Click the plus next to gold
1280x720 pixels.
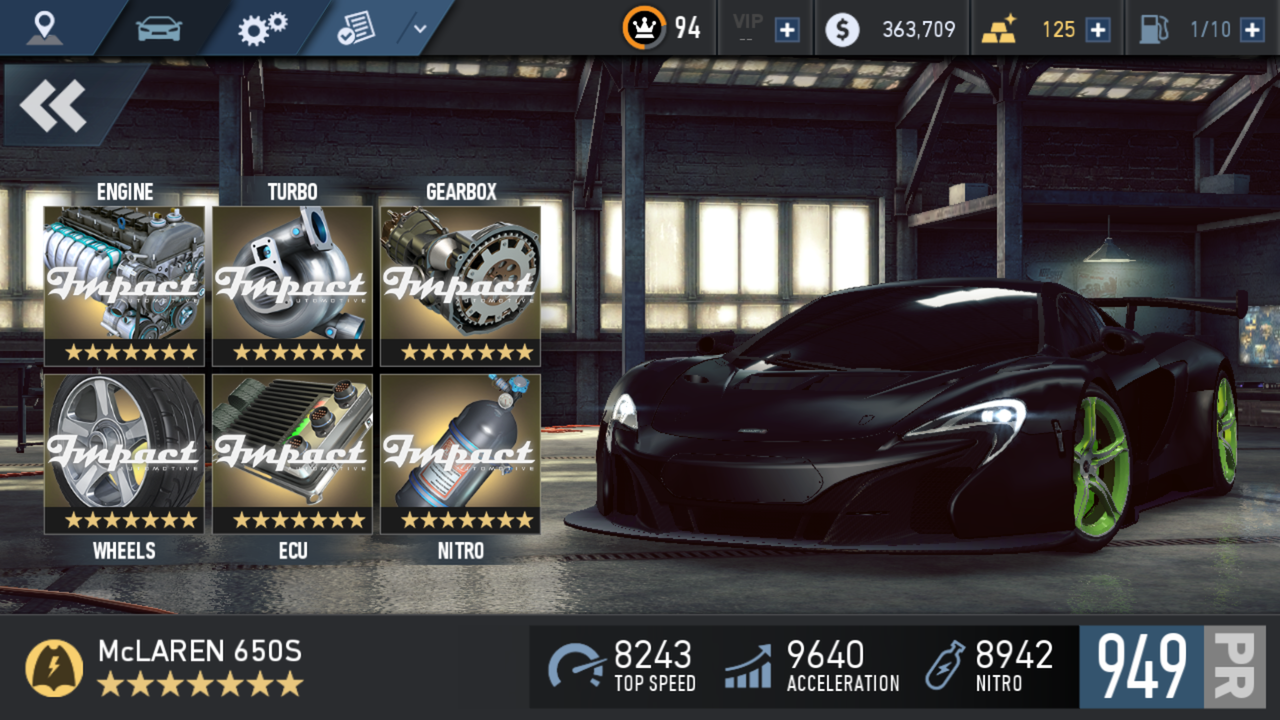pos(1098,28)
